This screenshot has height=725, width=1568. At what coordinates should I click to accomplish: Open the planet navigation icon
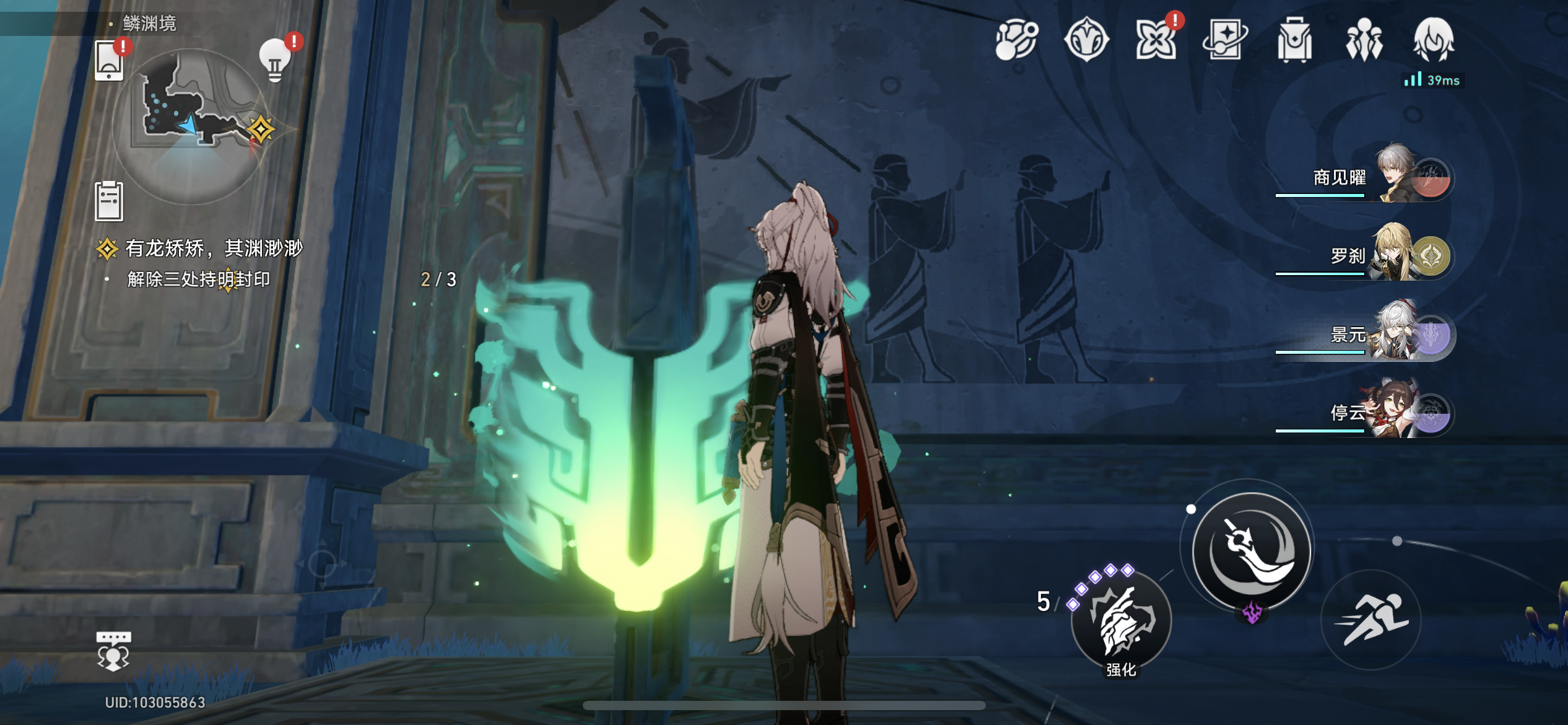pyautogui.click(x=1016, y=40)
